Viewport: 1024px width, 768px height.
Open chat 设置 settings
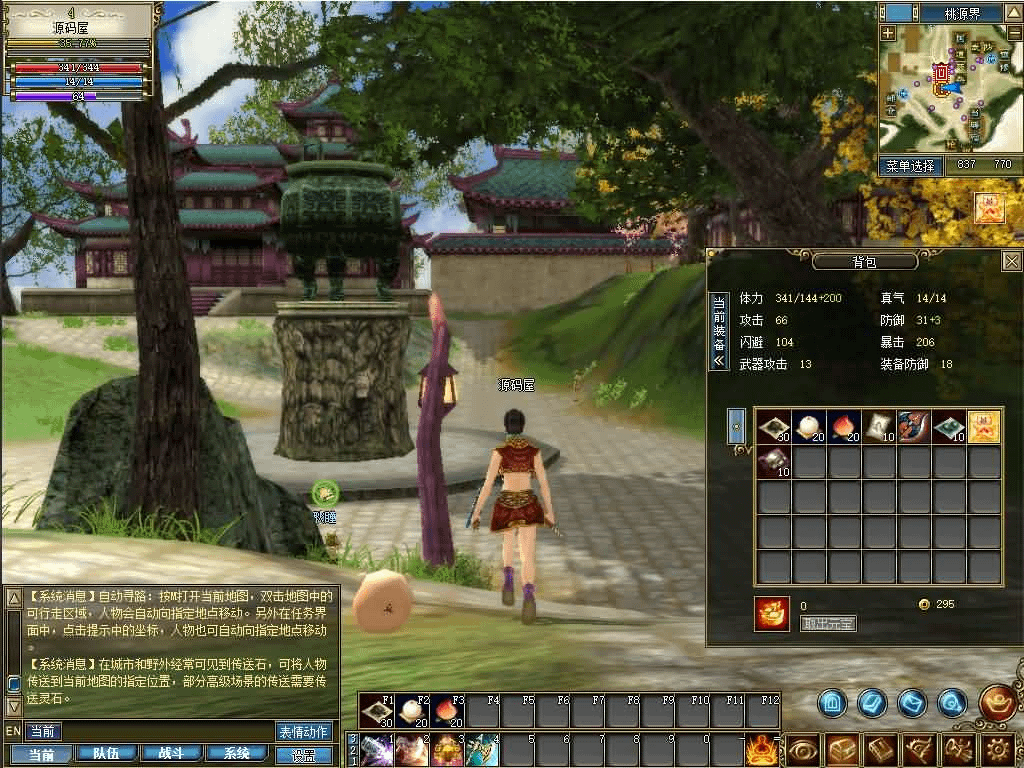click(x=303, y=755)
